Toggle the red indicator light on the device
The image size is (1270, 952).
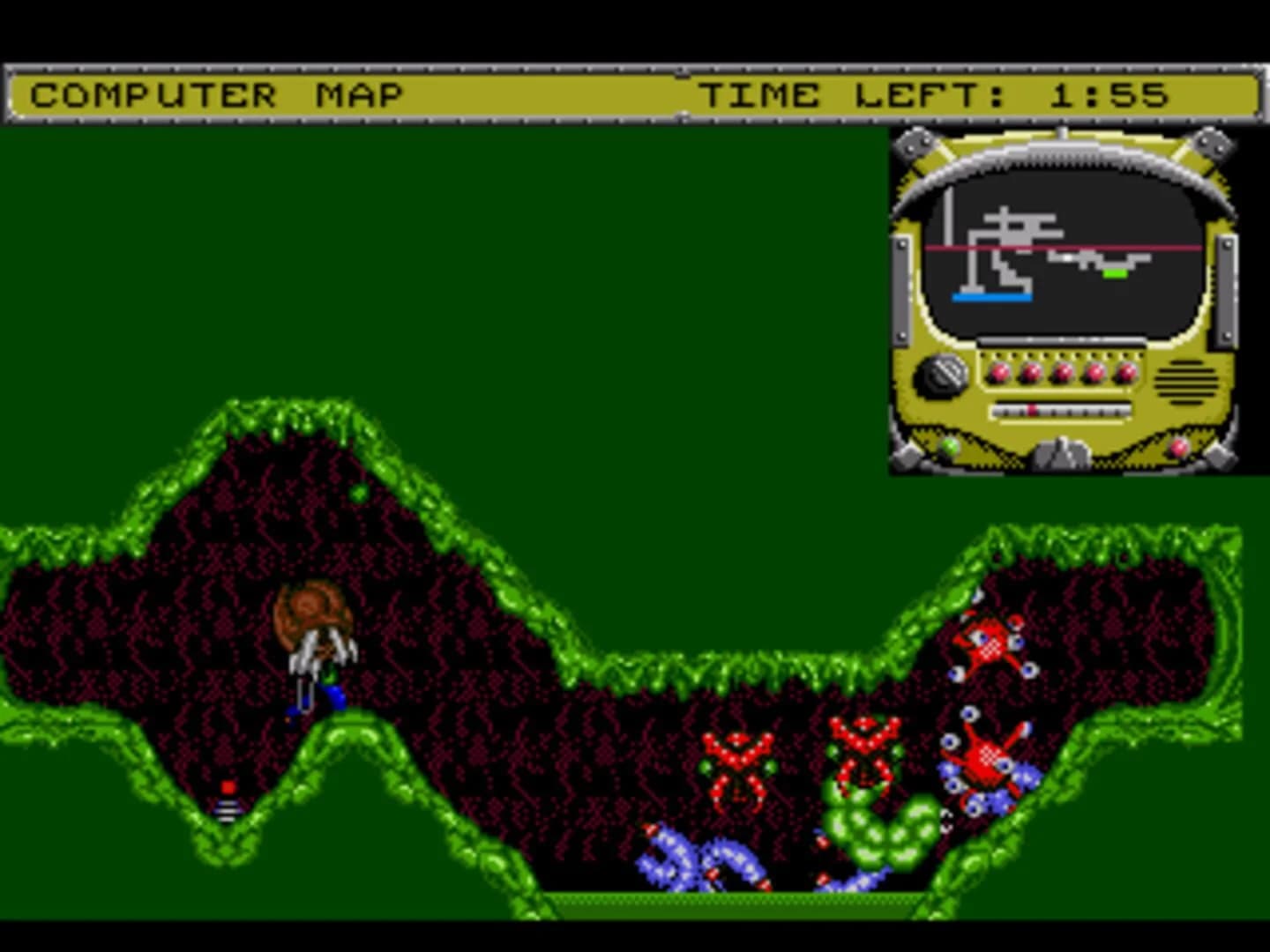coord(1177,447)
